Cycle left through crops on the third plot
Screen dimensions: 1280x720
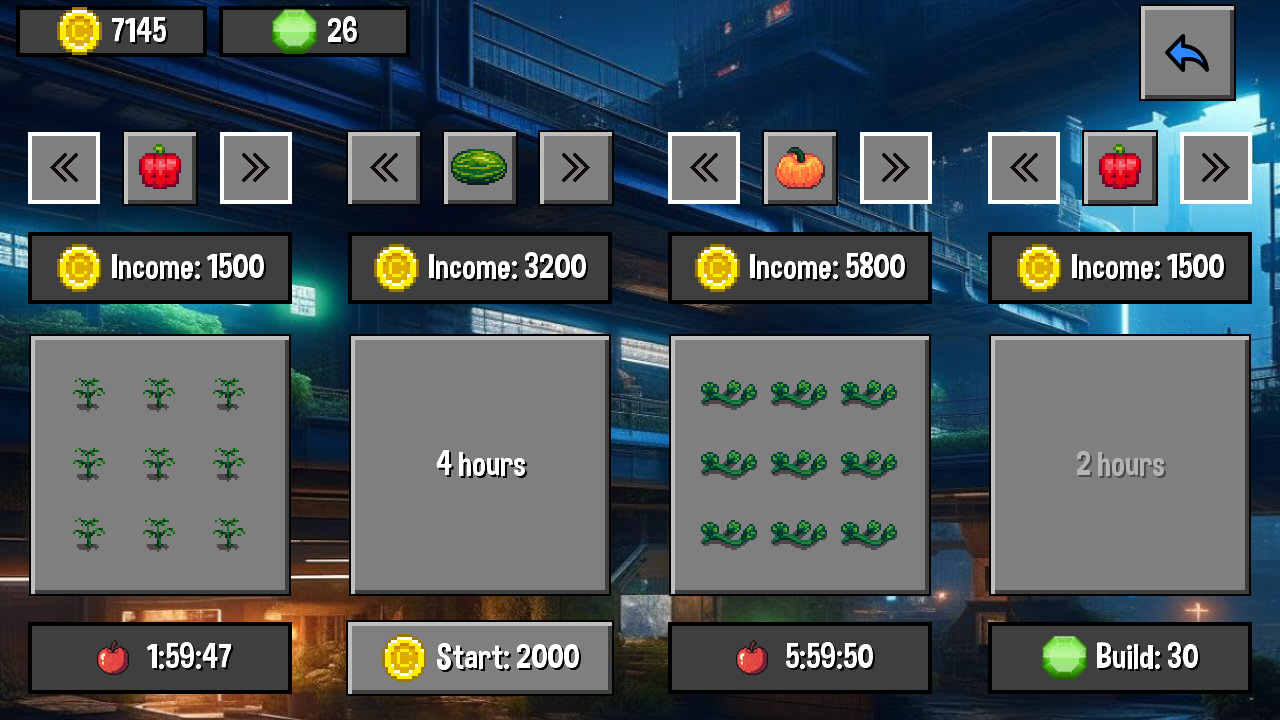coord(704,167)
